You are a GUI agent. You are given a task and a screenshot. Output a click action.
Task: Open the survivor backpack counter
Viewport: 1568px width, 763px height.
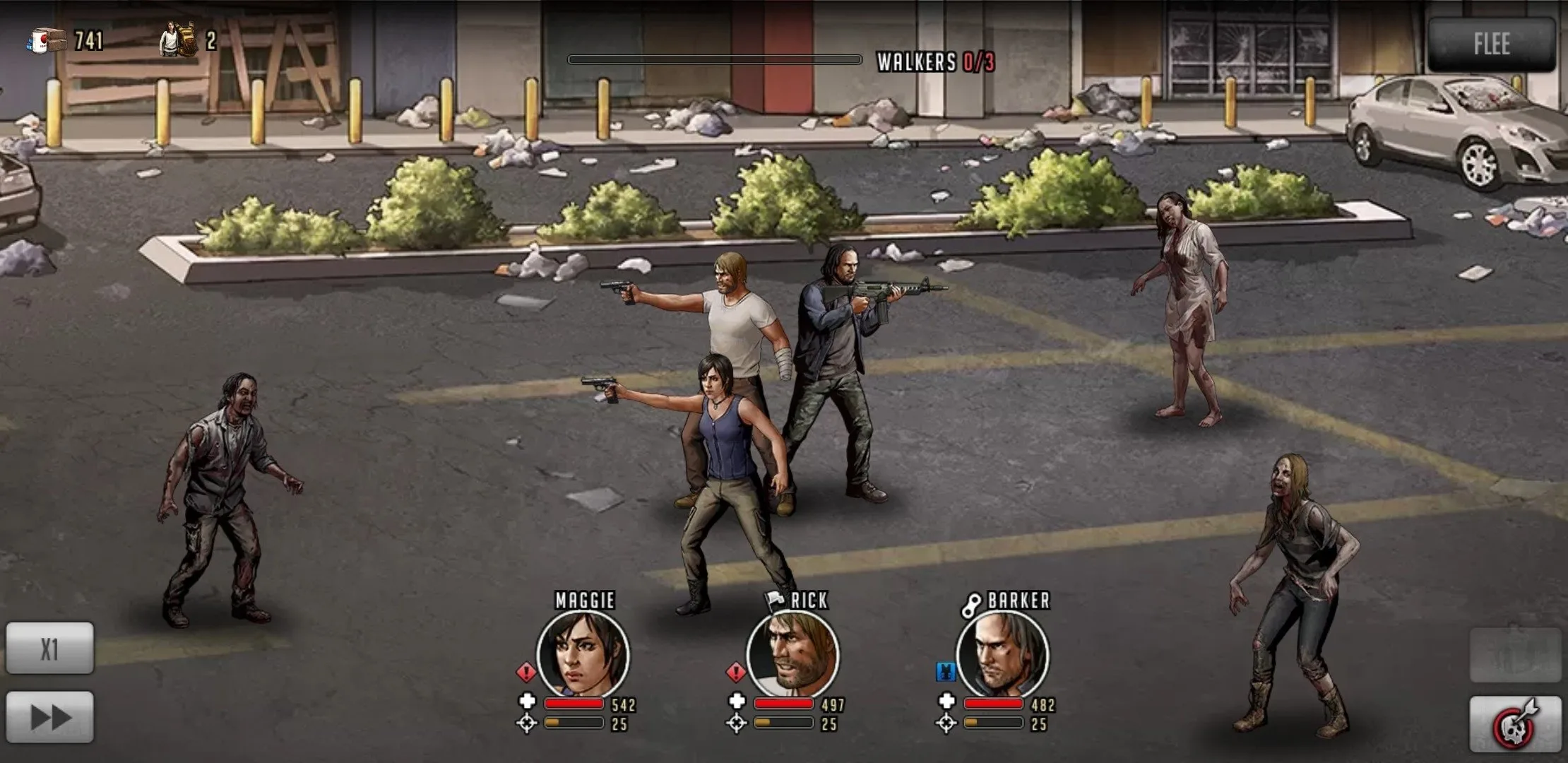tap(175, 39)
